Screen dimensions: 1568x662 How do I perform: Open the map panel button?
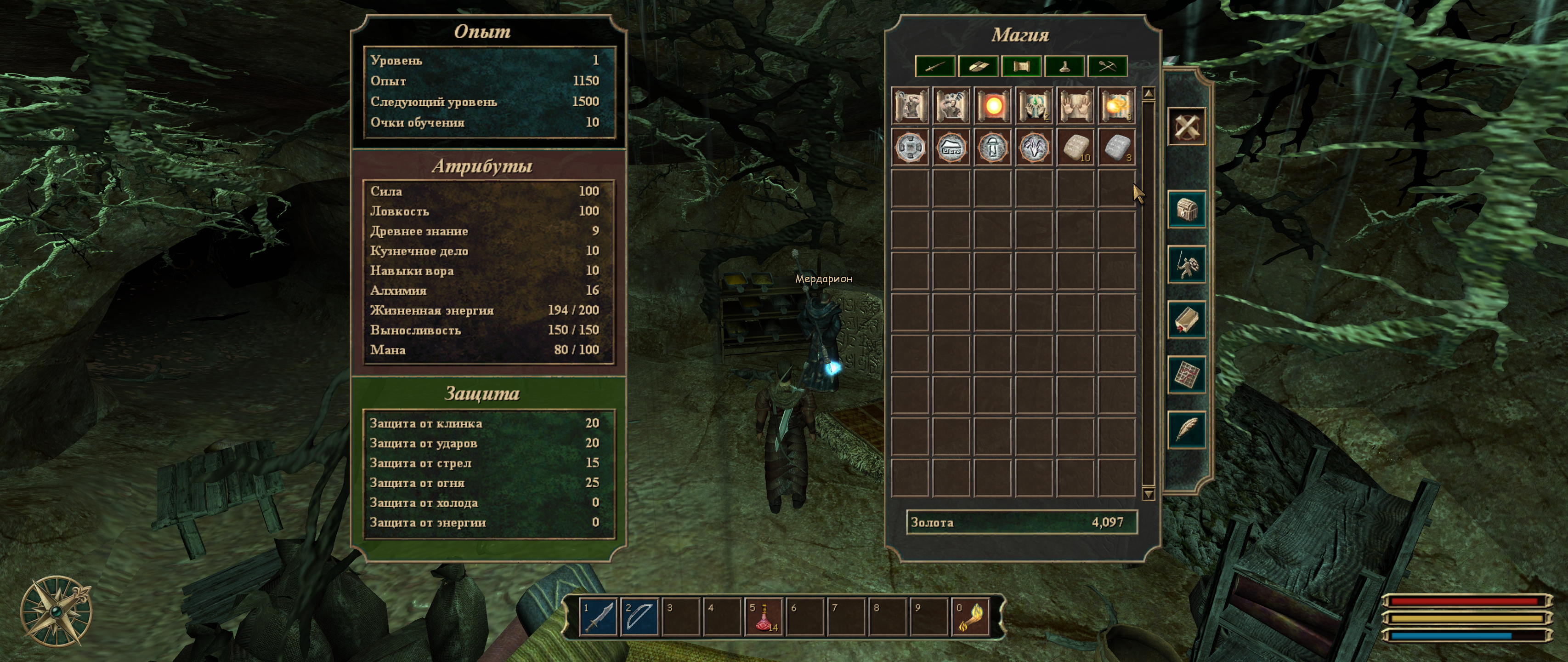coord(1186,374)
